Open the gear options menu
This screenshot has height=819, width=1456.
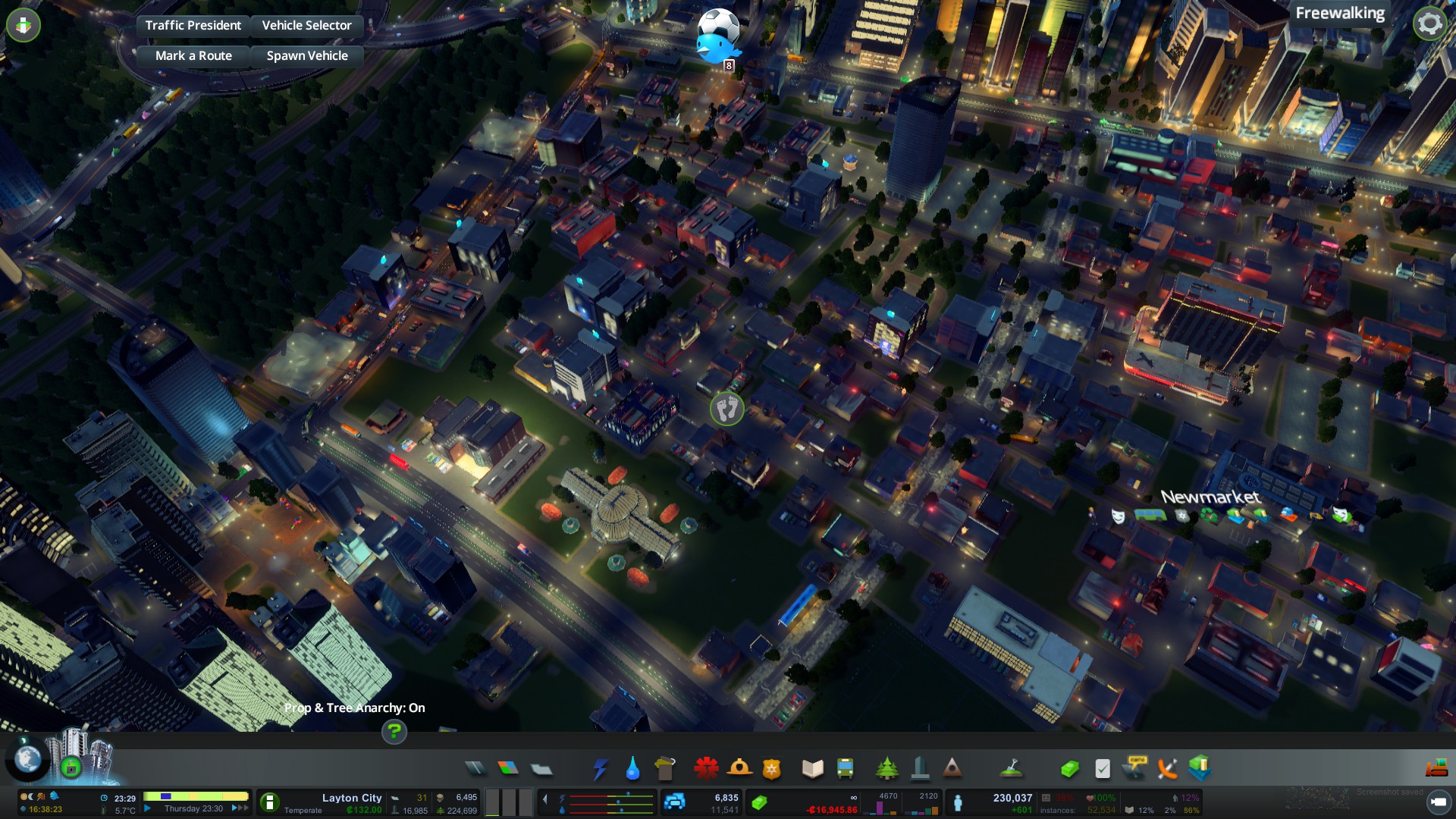(x=1429, y=24)
